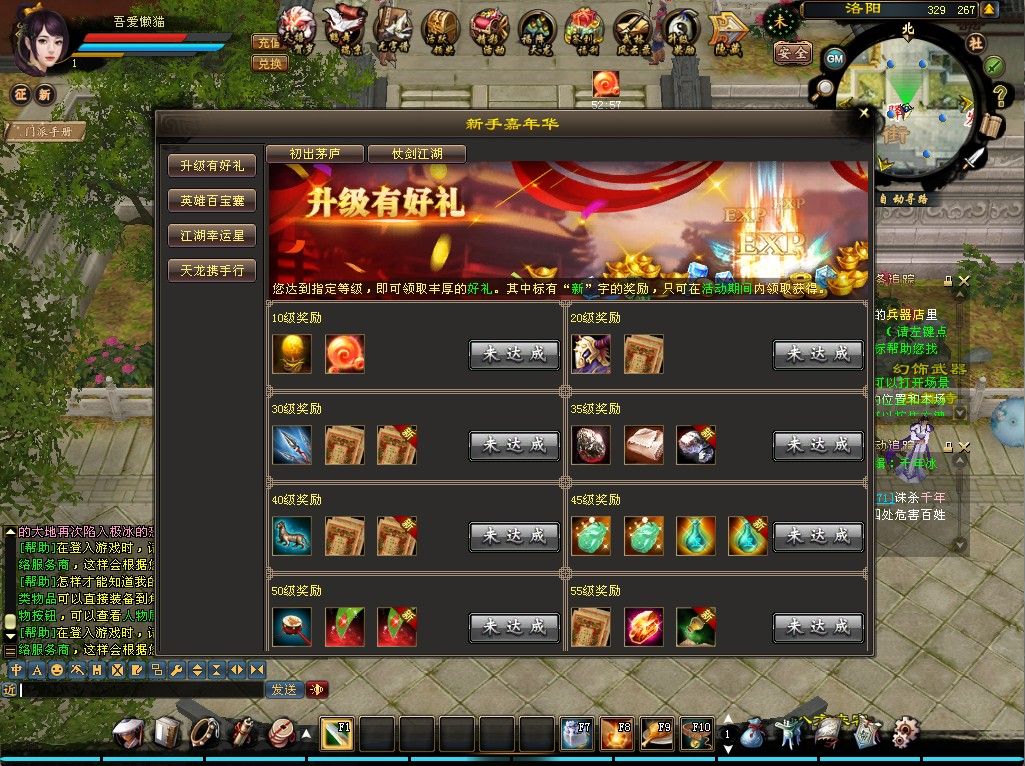
Task: Open 天龙携手行 from the side list
Action: coord(212,271)
